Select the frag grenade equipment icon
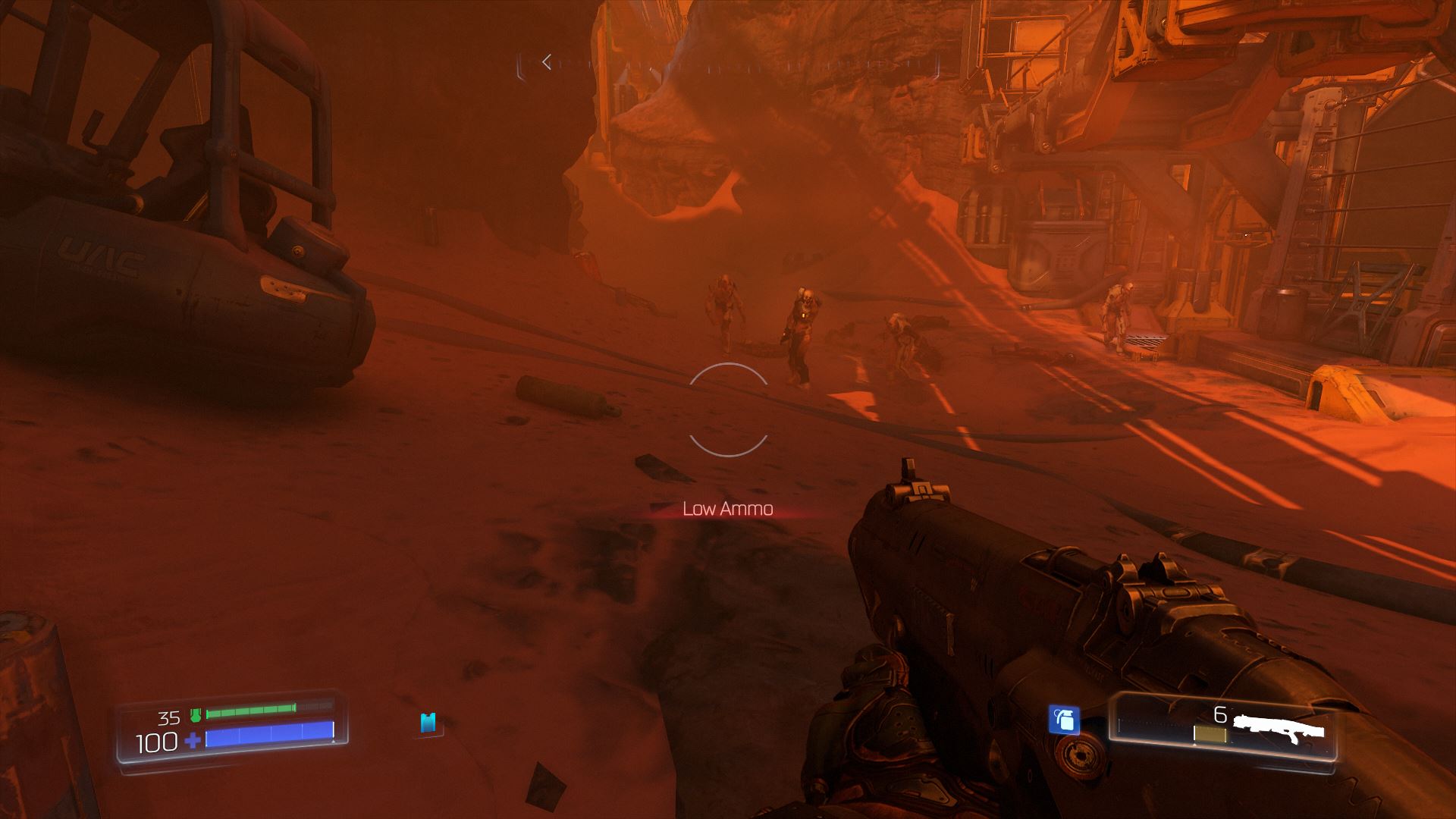The width and height of the screenshot is (1456, 819). [x=1064, y=719]
